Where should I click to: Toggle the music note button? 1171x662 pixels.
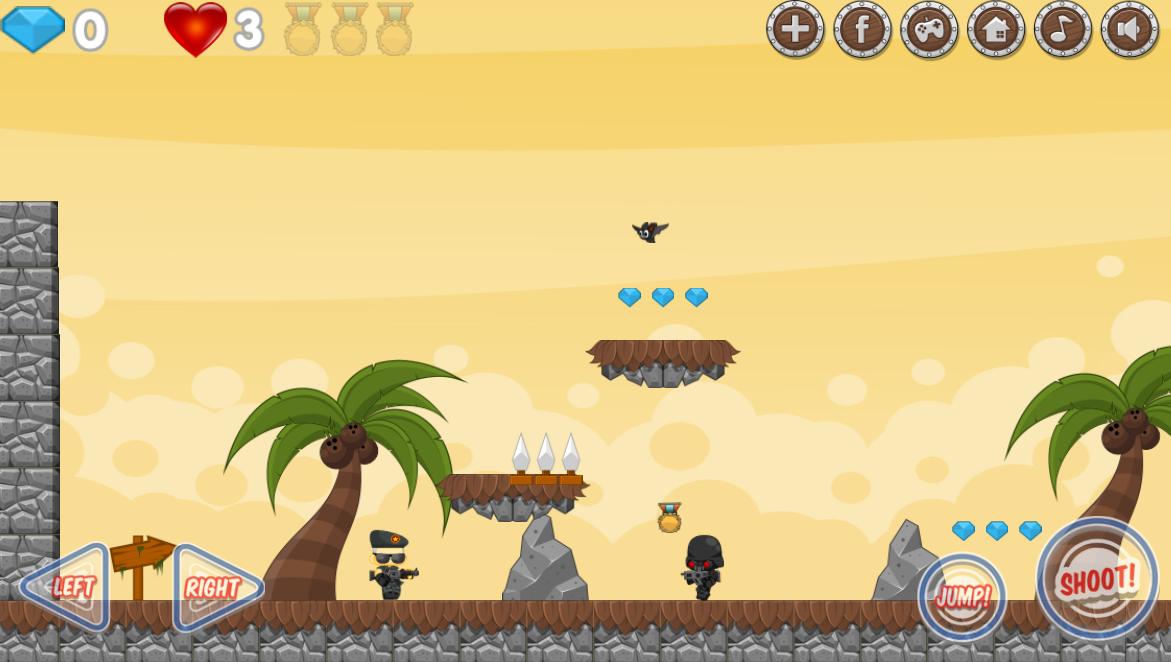[x=1063, y=28]
